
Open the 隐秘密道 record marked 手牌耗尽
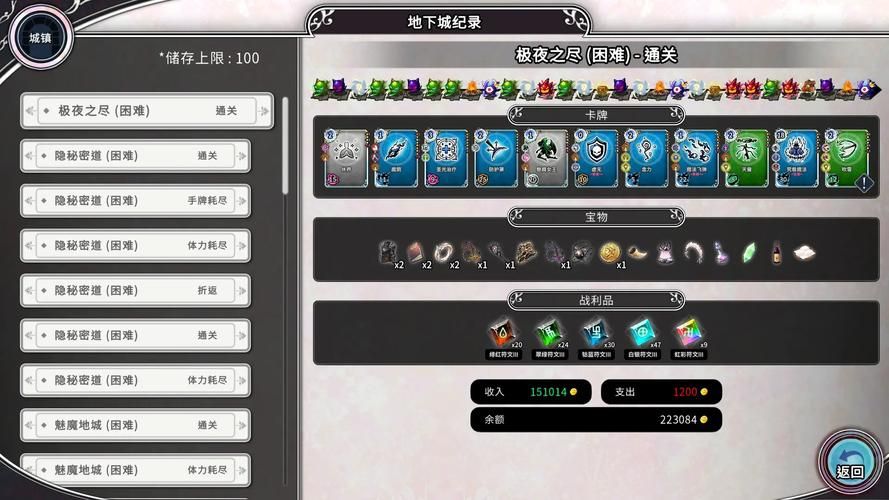pyautogui.click(x=135, y=201)
